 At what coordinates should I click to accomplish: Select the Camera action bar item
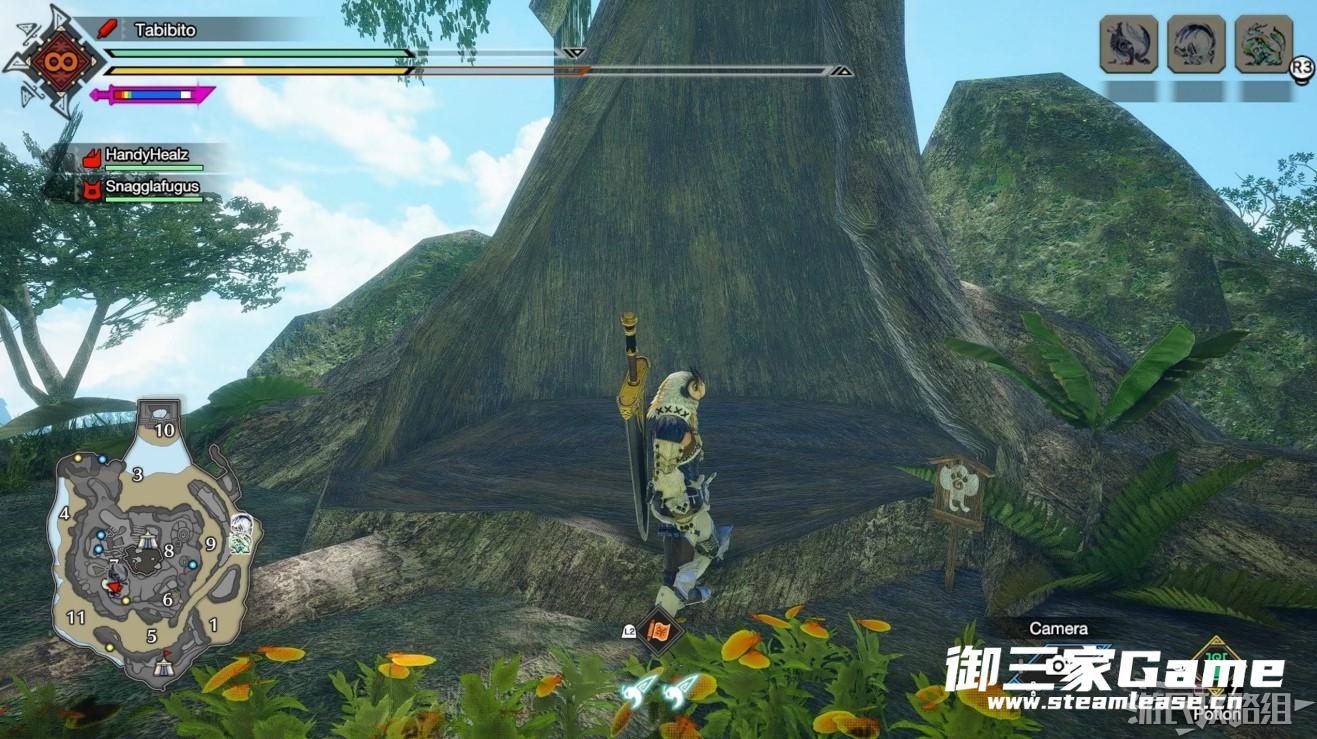(x=1058, y=628)
